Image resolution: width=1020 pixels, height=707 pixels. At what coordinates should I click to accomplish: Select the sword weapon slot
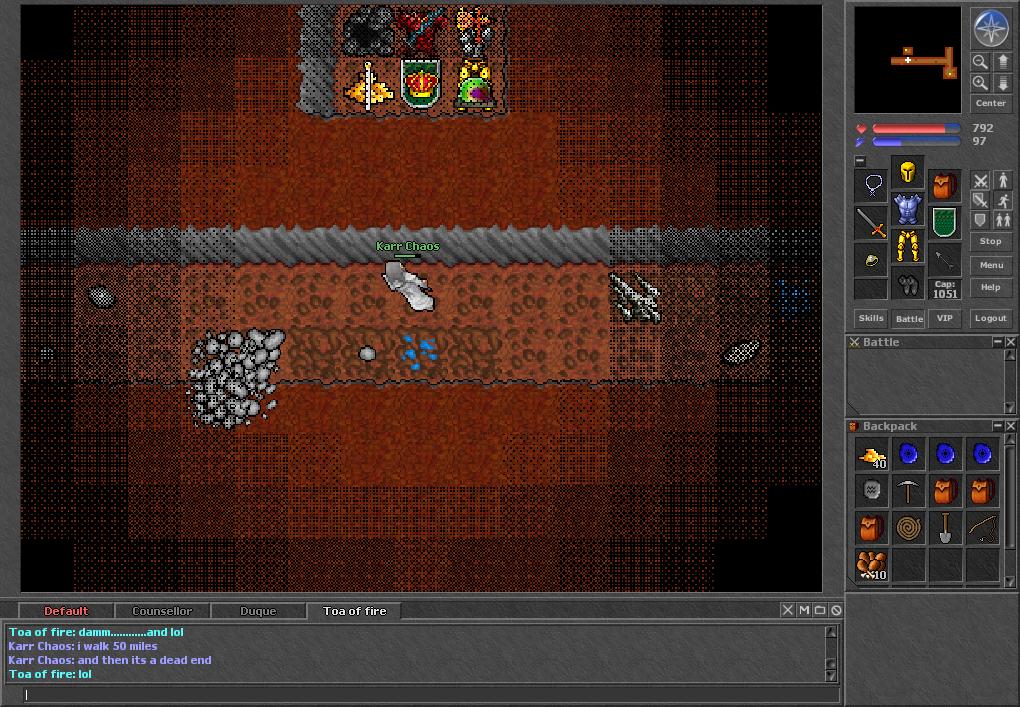tap(871, 222)
